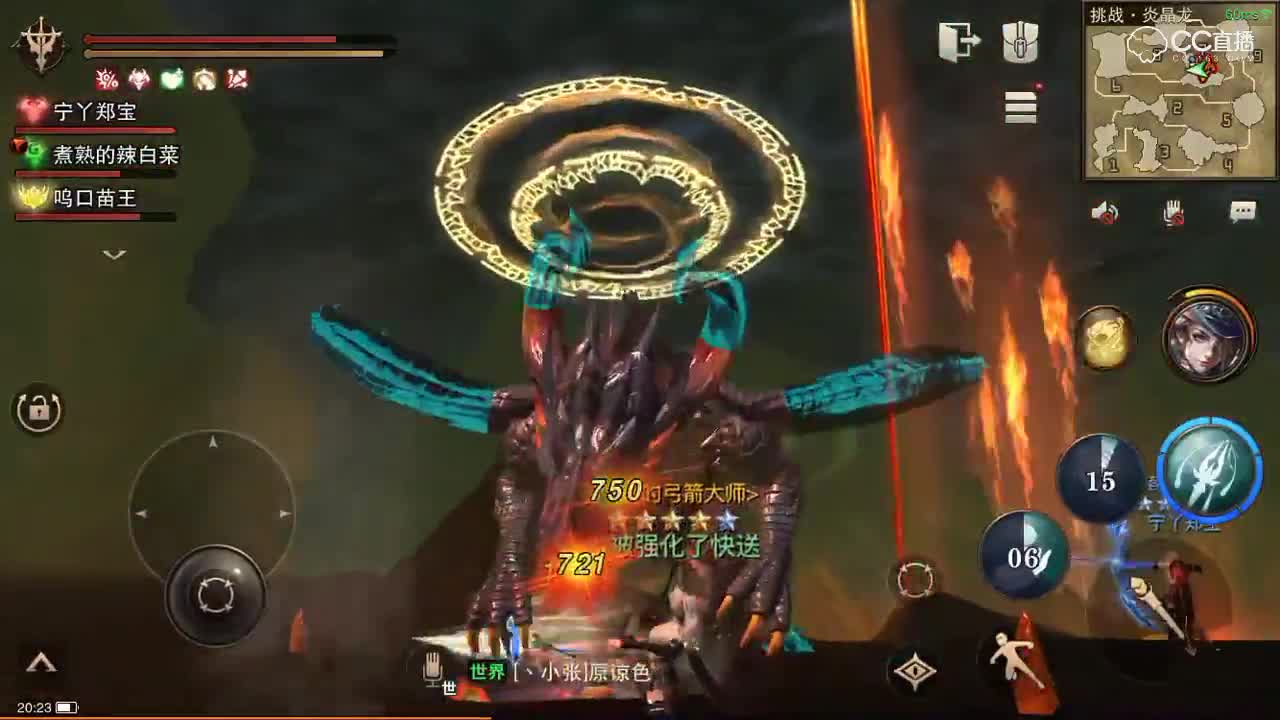
Task: Open the backpack icon
Action: click(1019, 42)
